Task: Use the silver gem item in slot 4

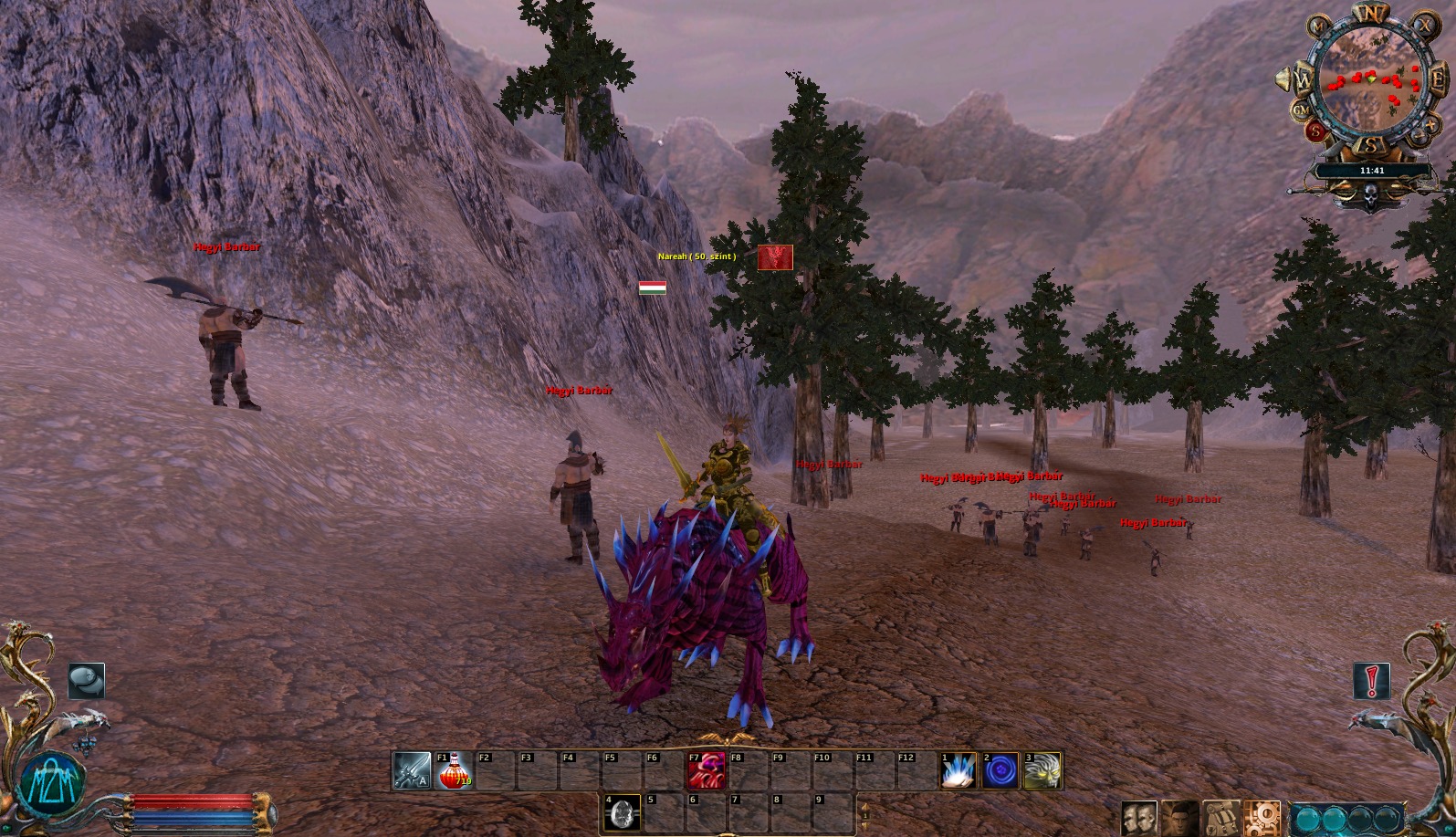Action: (623, 812)
